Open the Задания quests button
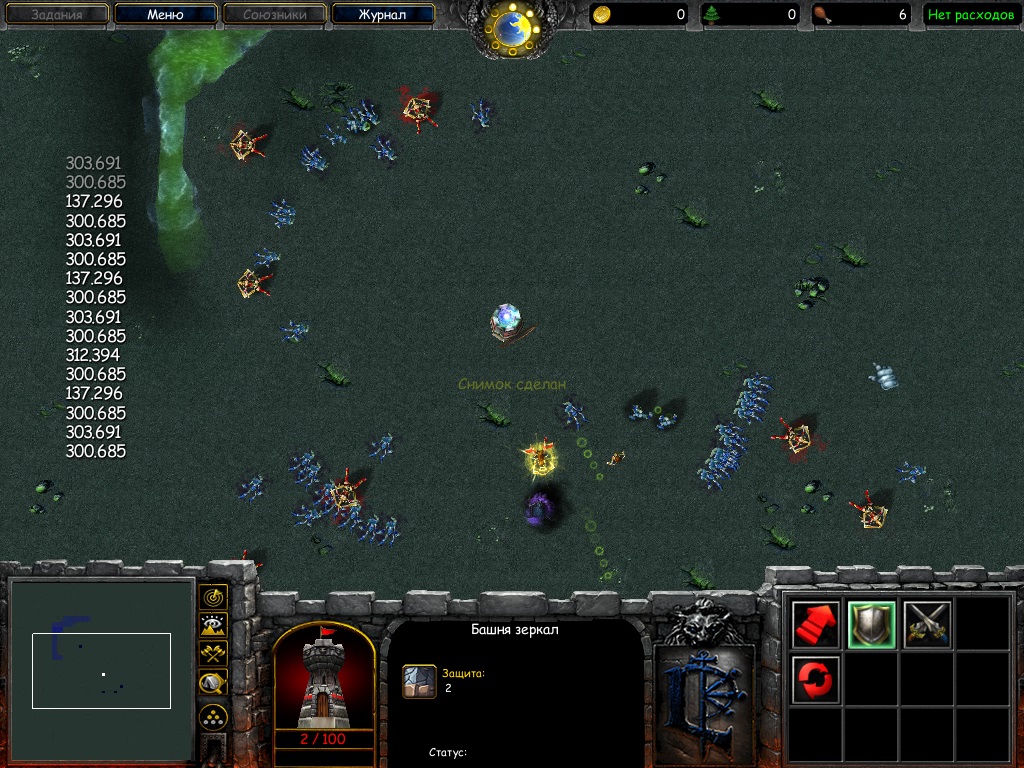The image size is (1024, 768). pos(56,15)
